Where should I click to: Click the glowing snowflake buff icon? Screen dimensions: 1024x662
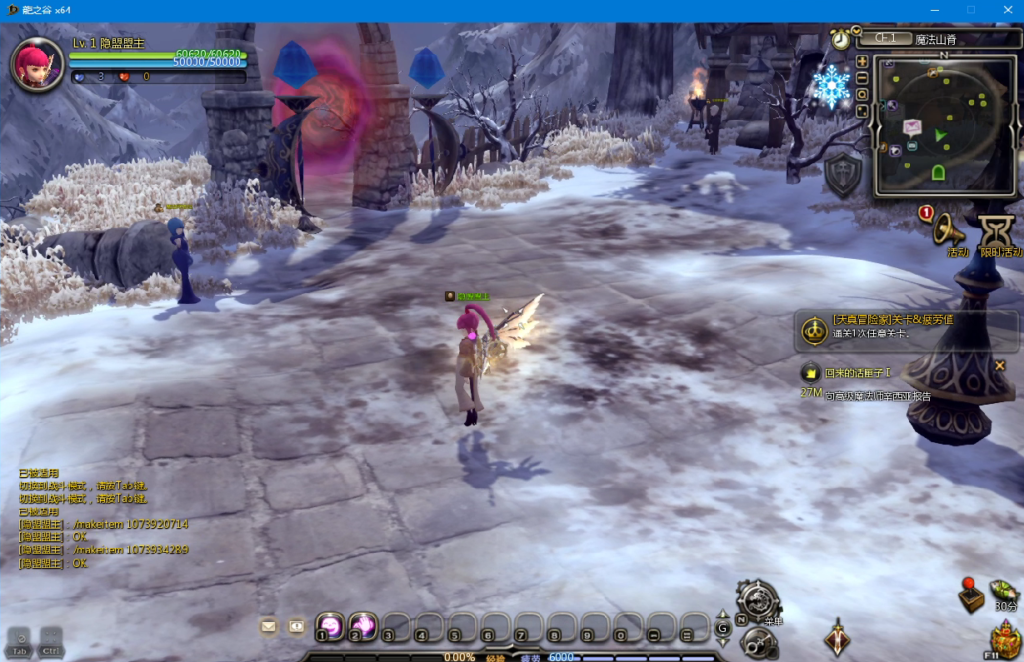831,88
